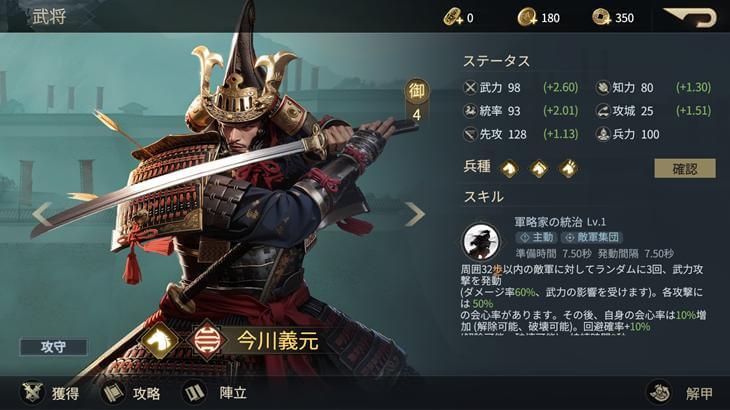Confirm troop types with 確認 button
The image size is (730, 410).
pyautogui.click(x=684, y=168)
